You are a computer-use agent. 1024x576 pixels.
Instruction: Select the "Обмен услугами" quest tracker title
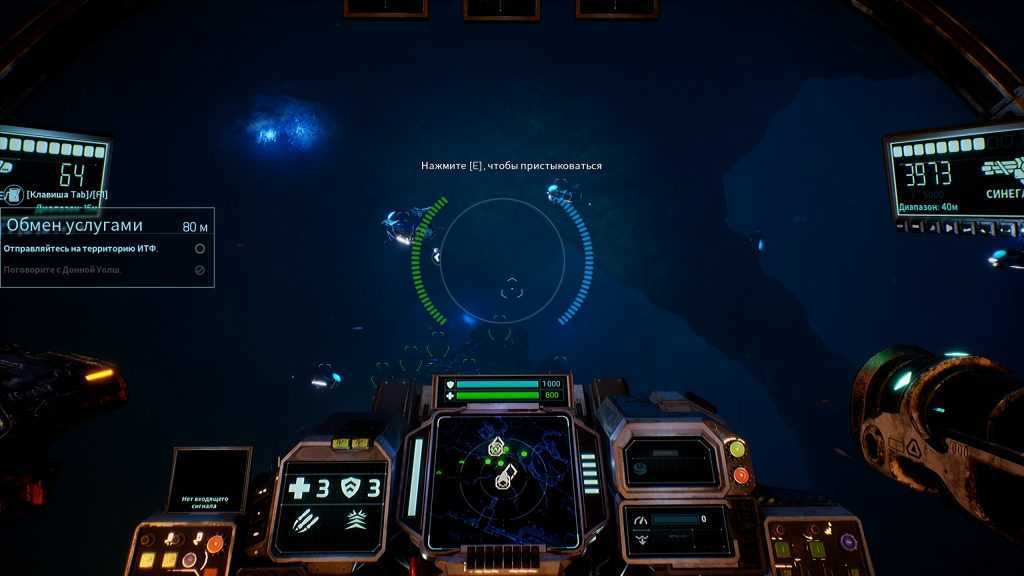pos(75,226)
